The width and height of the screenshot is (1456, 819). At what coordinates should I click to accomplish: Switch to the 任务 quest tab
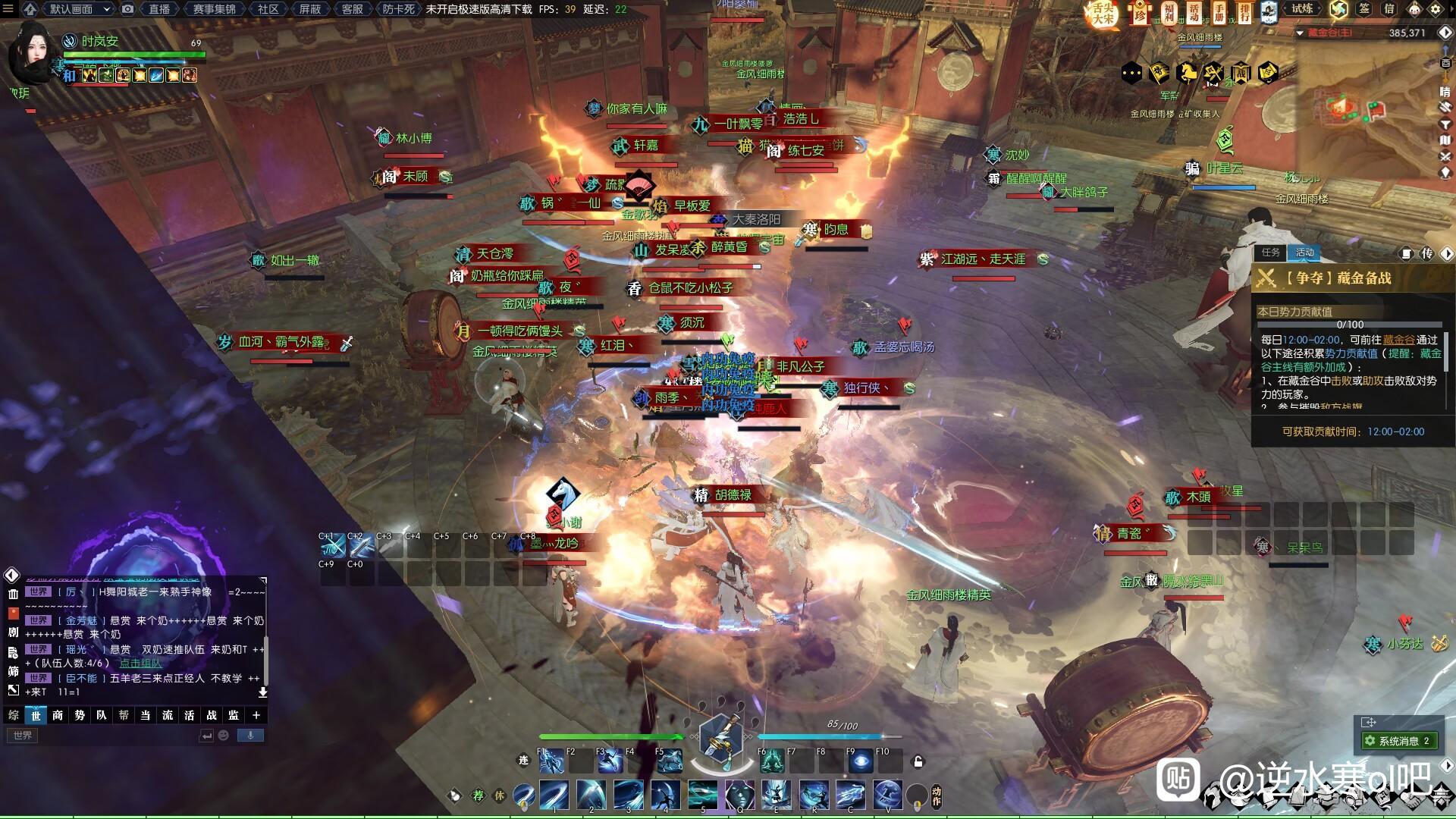(x=1271, y=253)
